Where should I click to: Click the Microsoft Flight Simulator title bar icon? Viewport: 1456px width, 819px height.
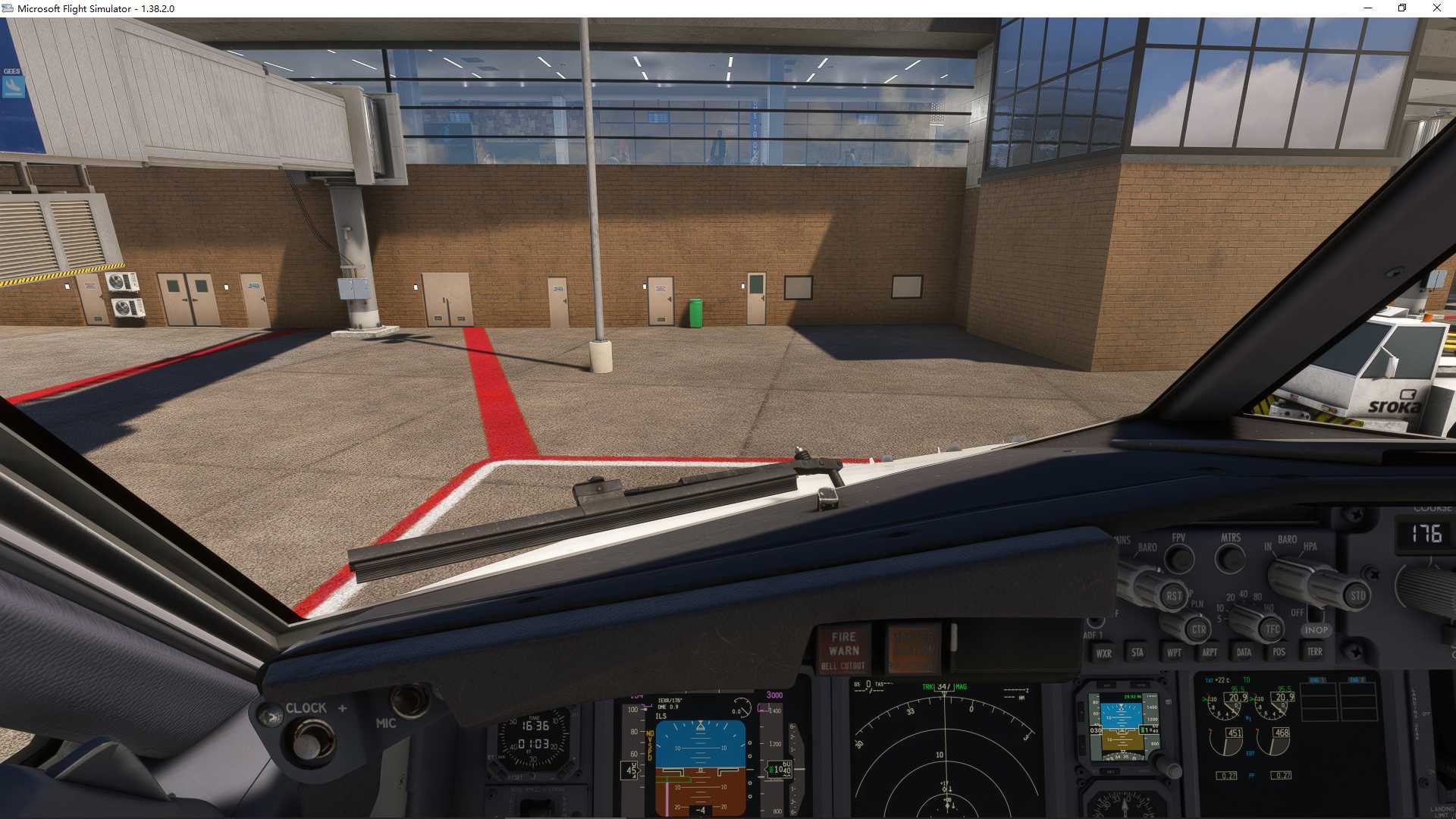point(8,8)
